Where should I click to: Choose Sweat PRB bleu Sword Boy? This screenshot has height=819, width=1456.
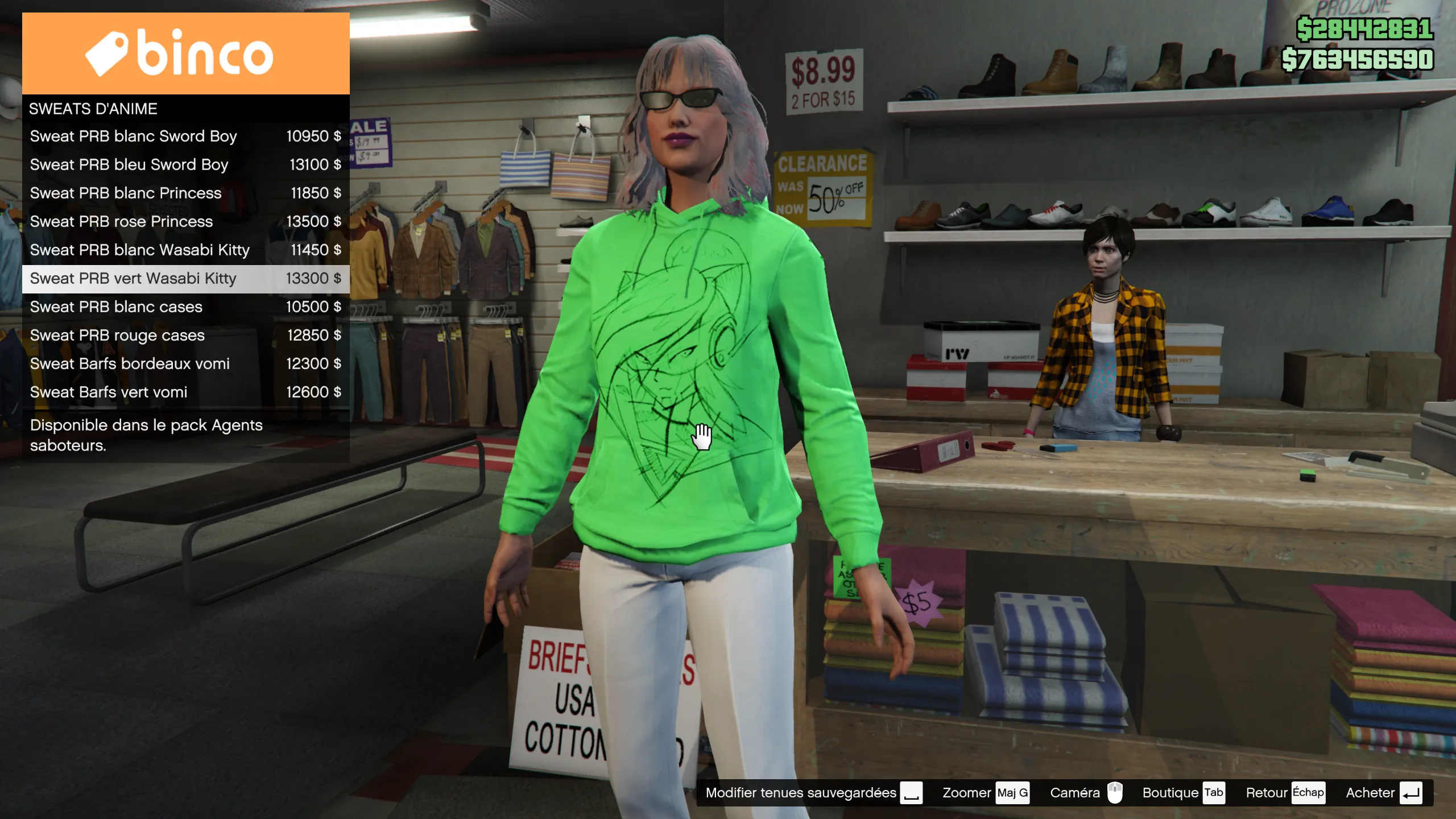tap(185, 165)
